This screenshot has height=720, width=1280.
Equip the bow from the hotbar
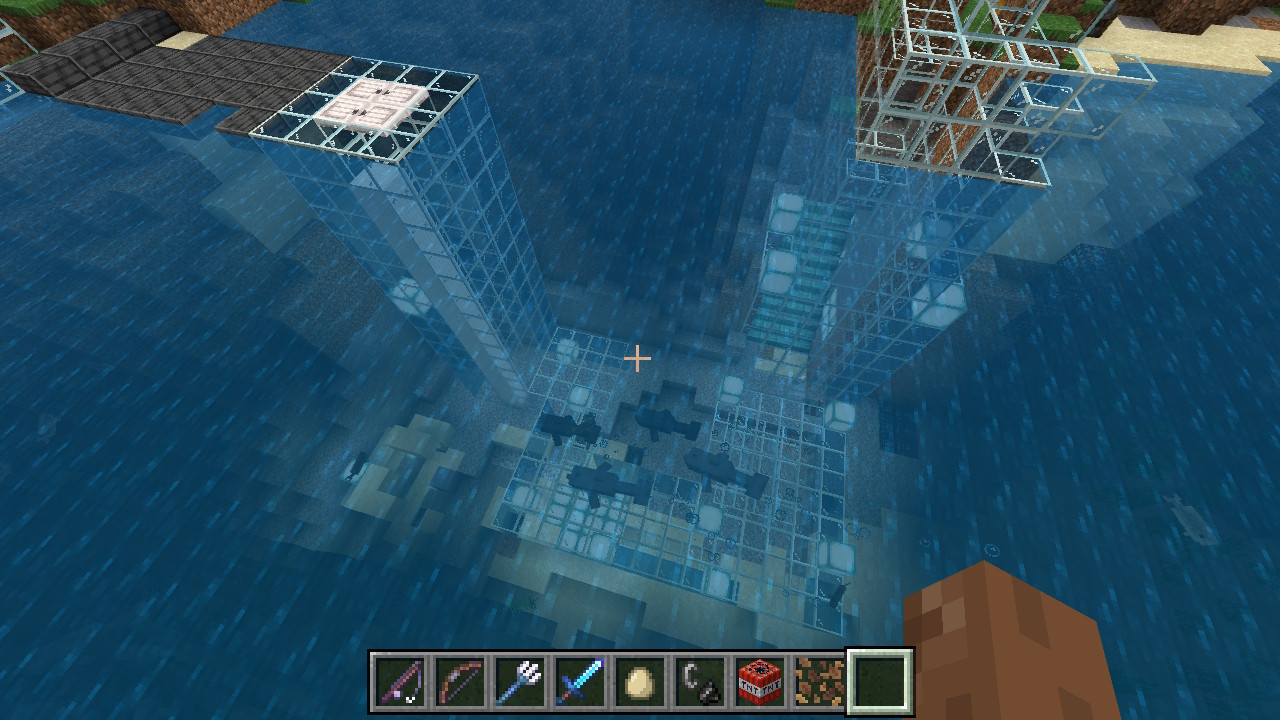click(460, 683)
